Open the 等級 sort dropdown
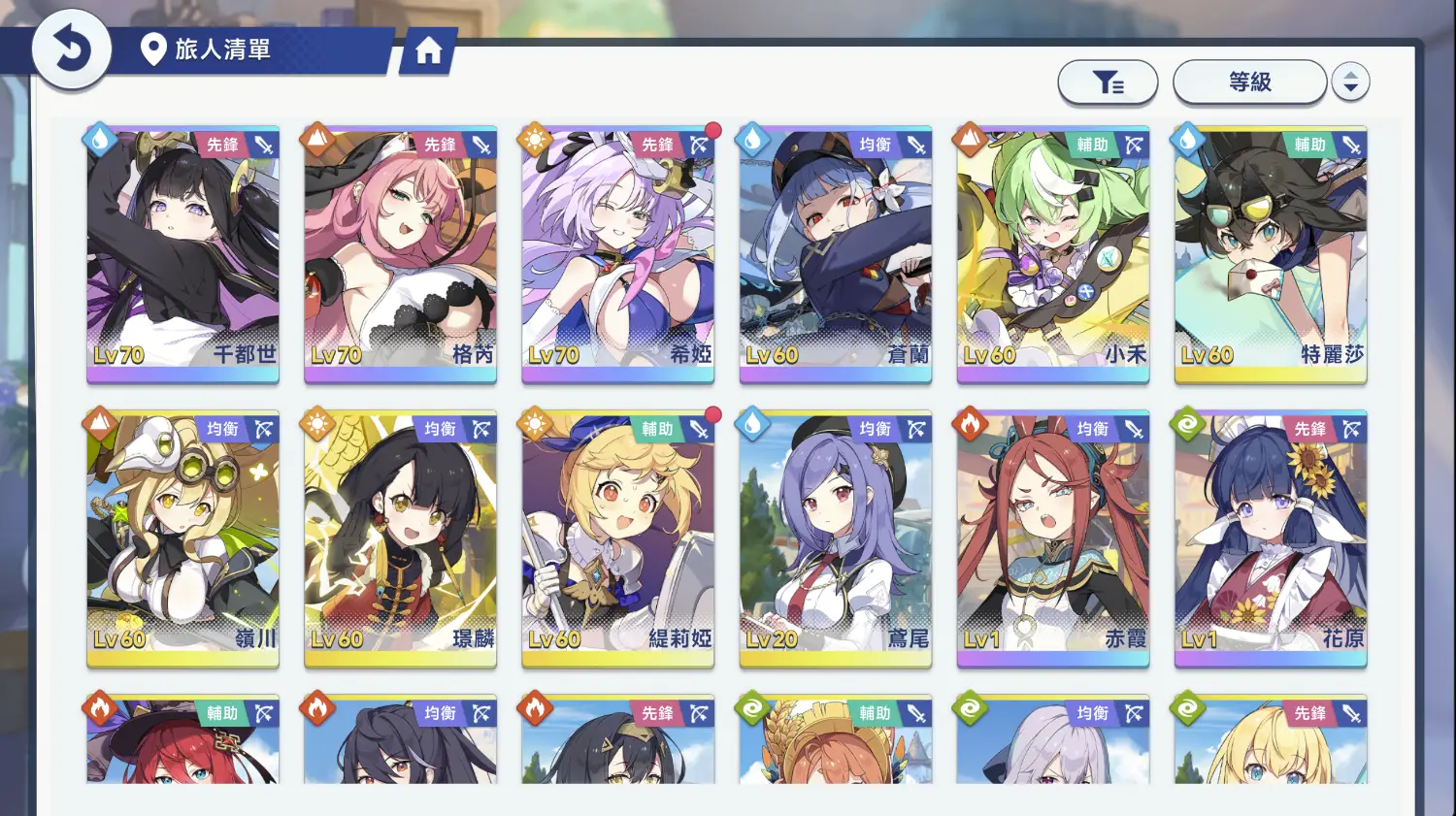The width and height of the screenshot is (1456, 816). click(1249, 82)
